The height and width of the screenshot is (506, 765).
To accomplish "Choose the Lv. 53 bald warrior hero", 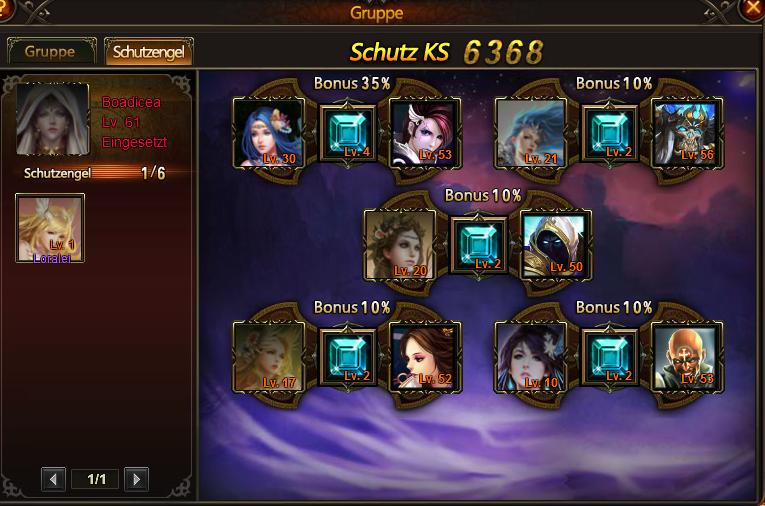I will [x=686, y=356].
